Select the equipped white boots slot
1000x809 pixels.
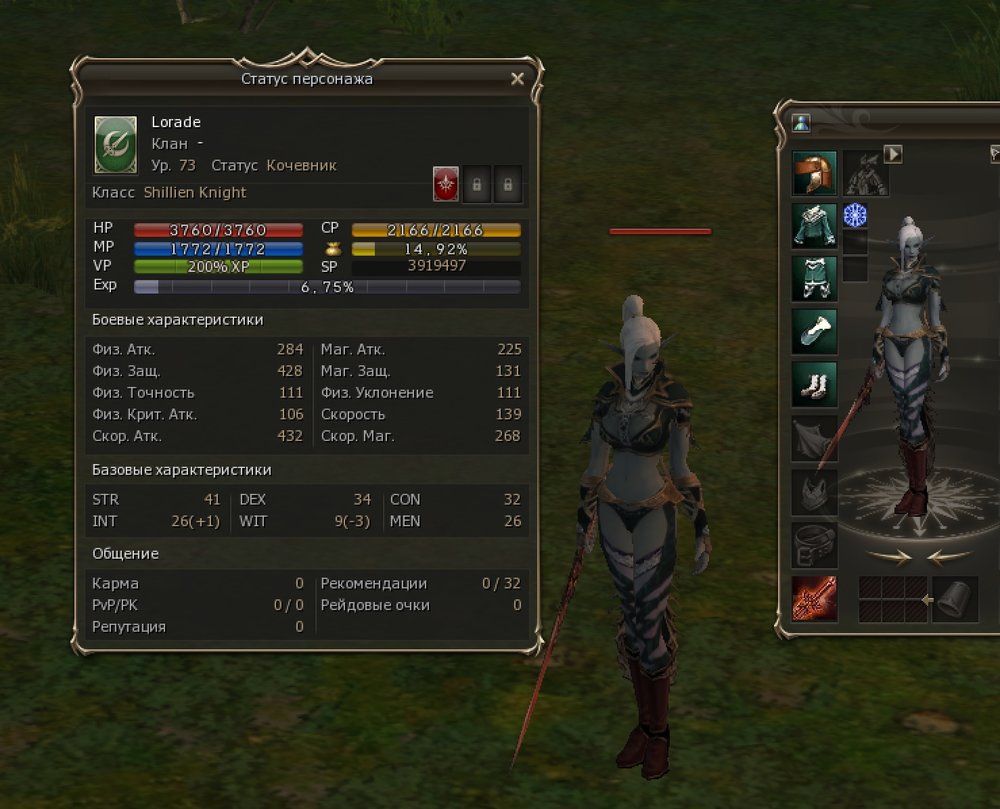click(x=814, y=384)
